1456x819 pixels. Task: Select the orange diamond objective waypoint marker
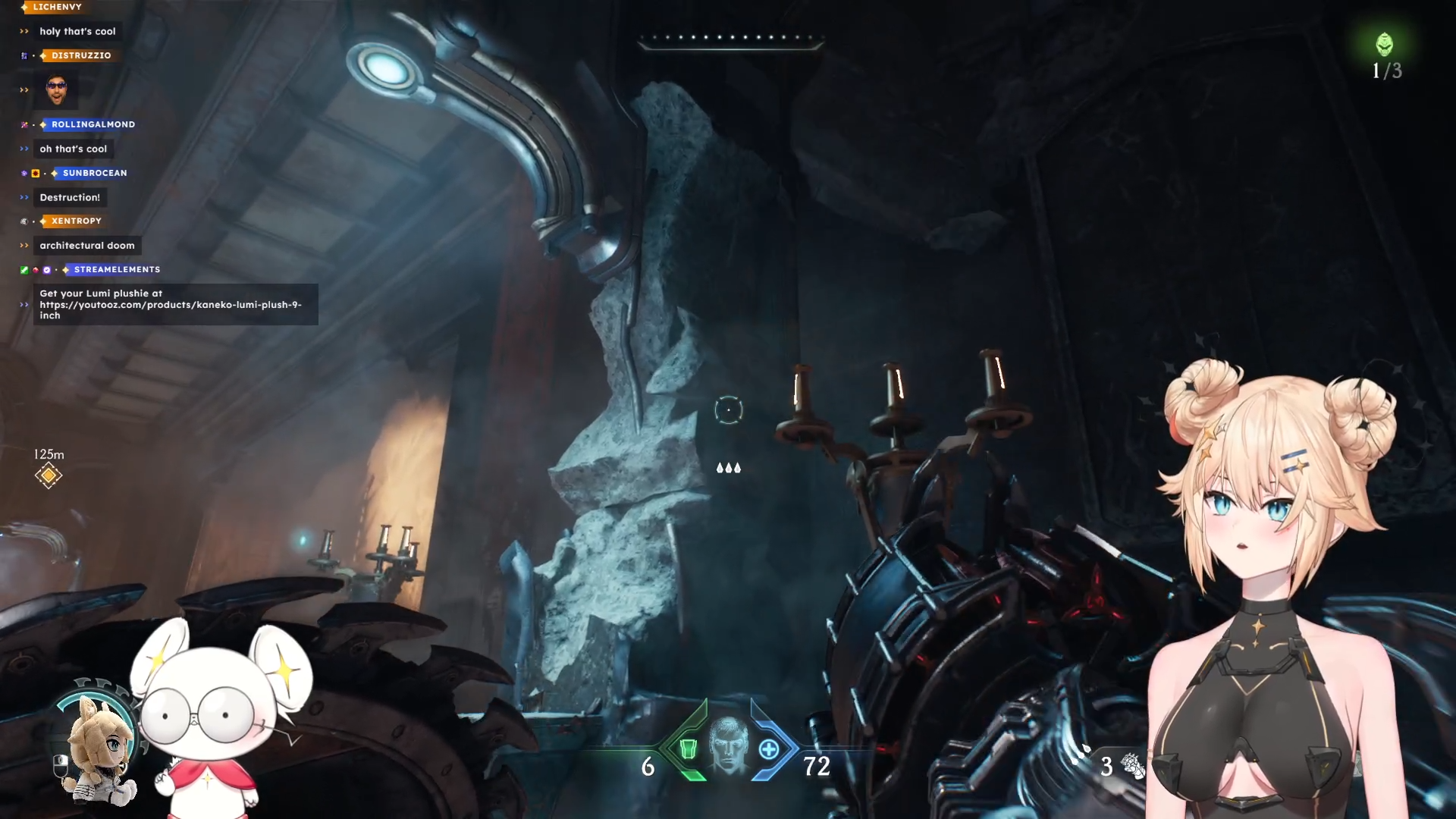49,475
